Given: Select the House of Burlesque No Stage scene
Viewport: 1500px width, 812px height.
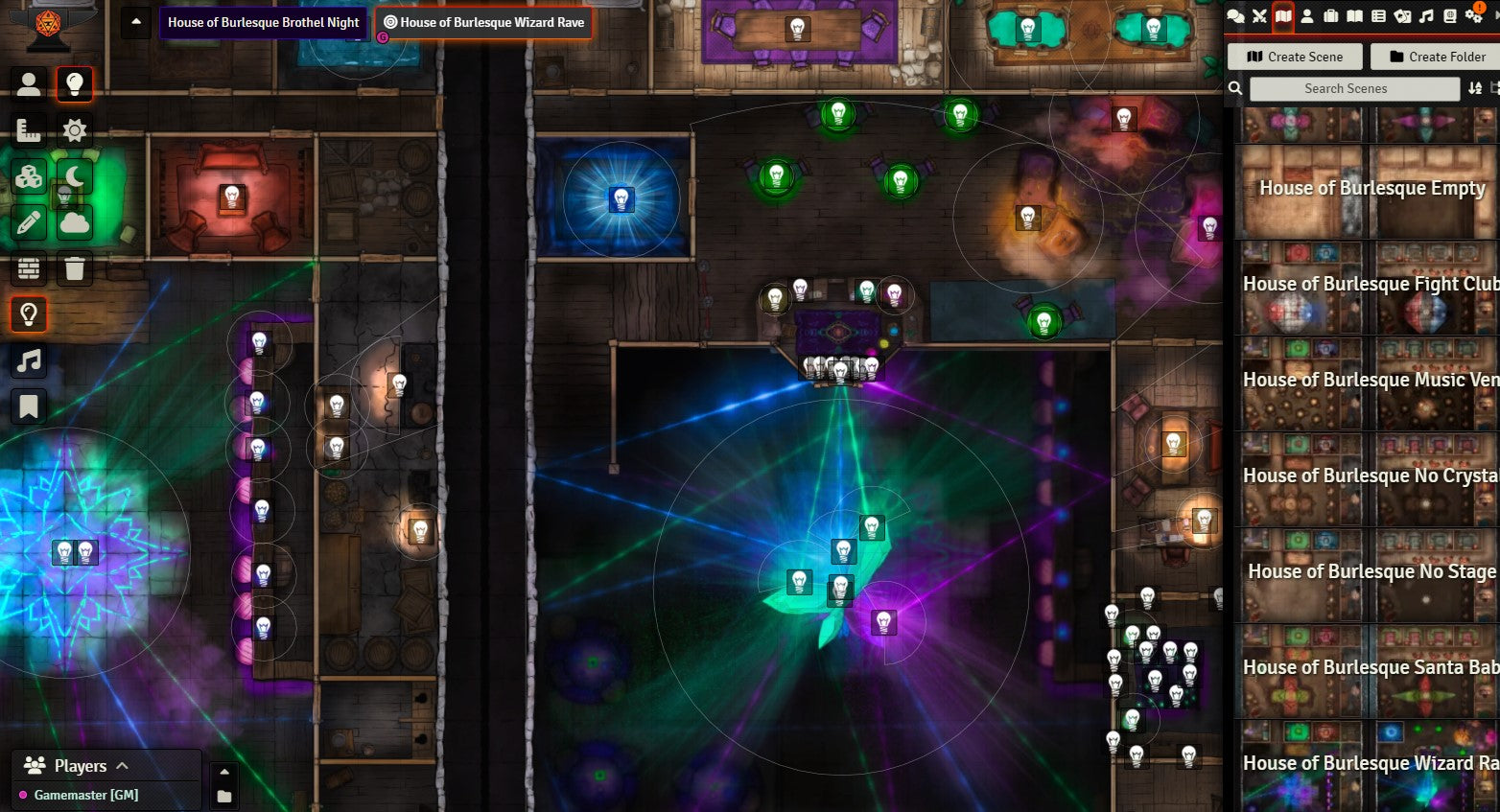Looking at the screenshot, I should tap(1371, 572).
